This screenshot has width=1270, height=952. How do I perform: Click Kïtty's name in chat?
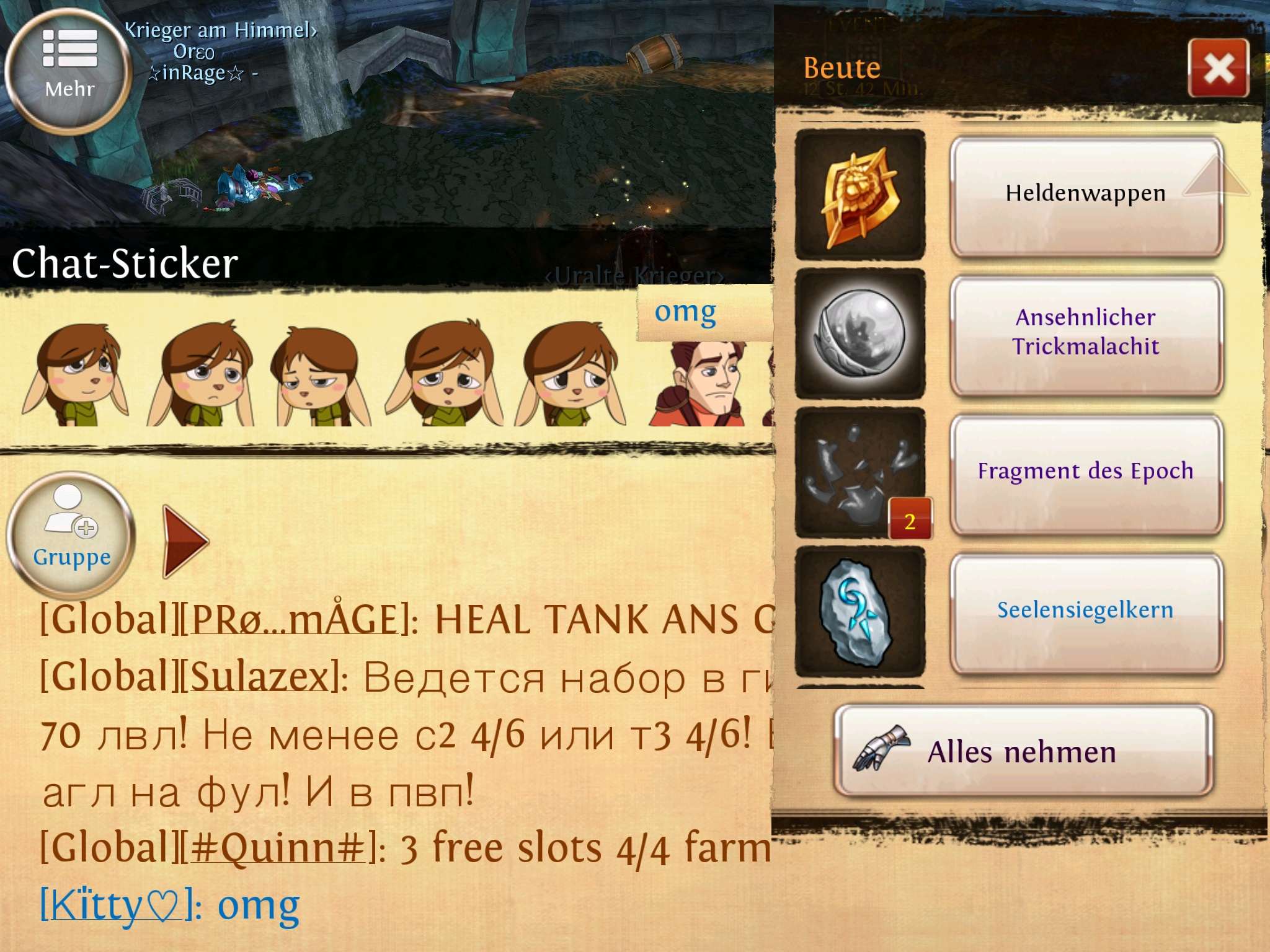112,906
